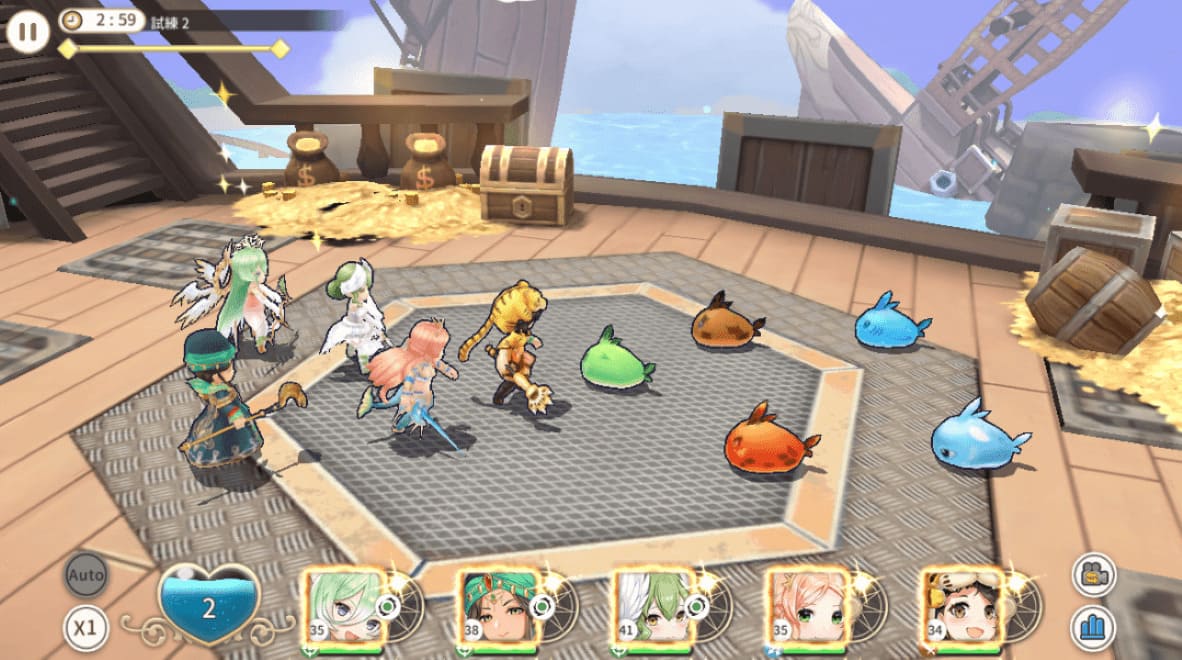
Task: Switch the camera view
Action: (x=1094, y=575)
